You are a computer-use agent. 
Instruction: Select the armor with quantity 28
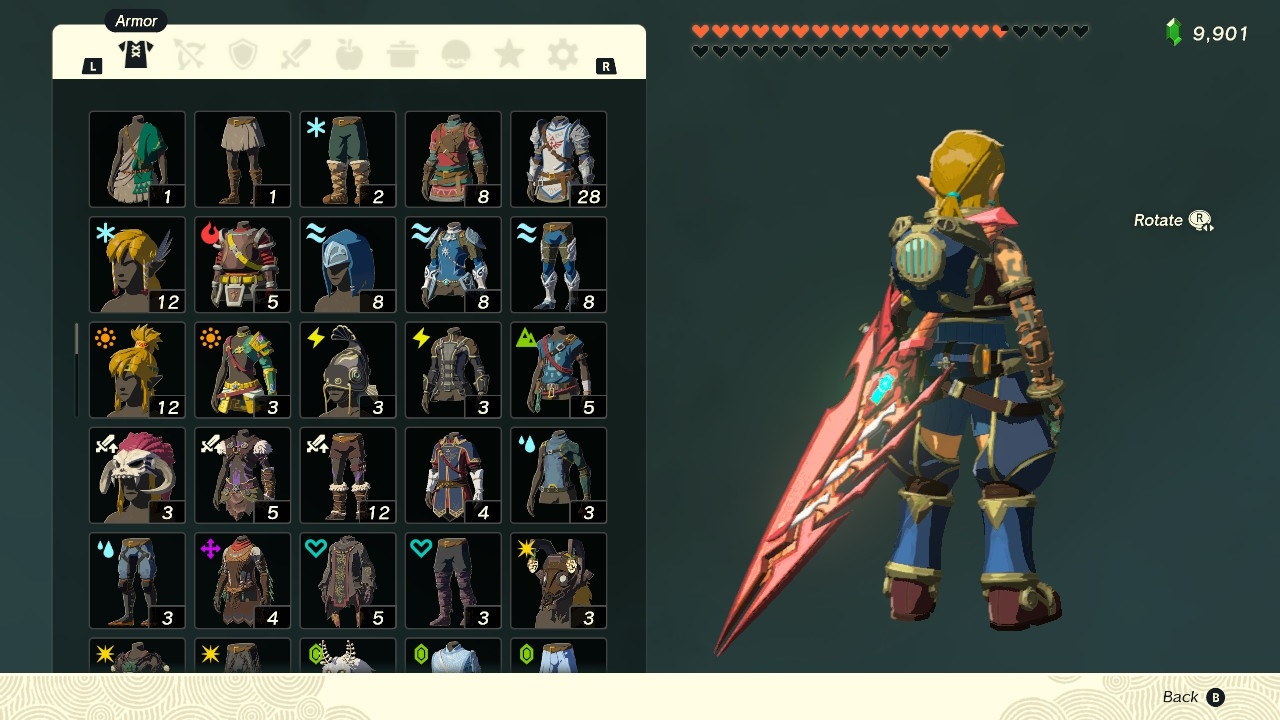click(558, 158)
